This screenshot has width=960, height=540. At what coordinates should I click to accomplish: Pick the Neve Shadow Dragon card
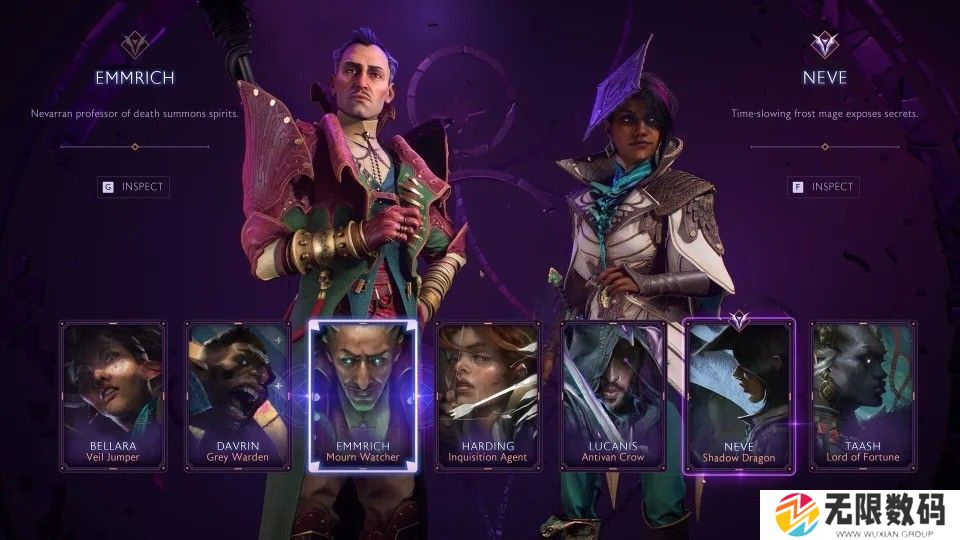[x=738, y=395]
